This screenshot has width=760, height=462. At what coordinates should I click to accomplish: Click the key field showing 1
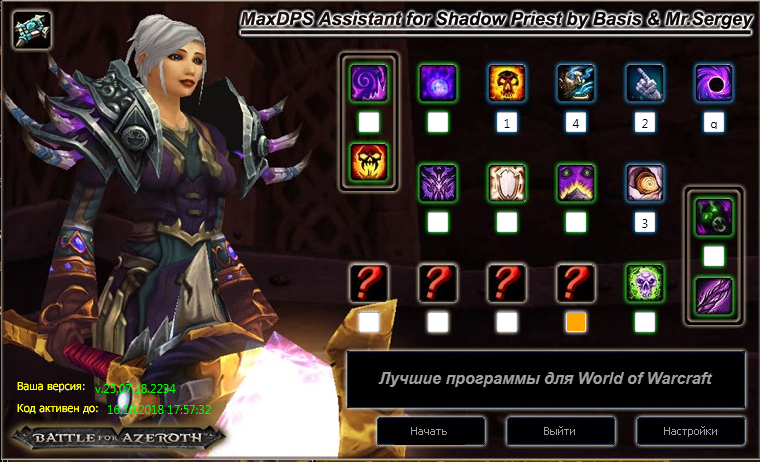(506, 123)
